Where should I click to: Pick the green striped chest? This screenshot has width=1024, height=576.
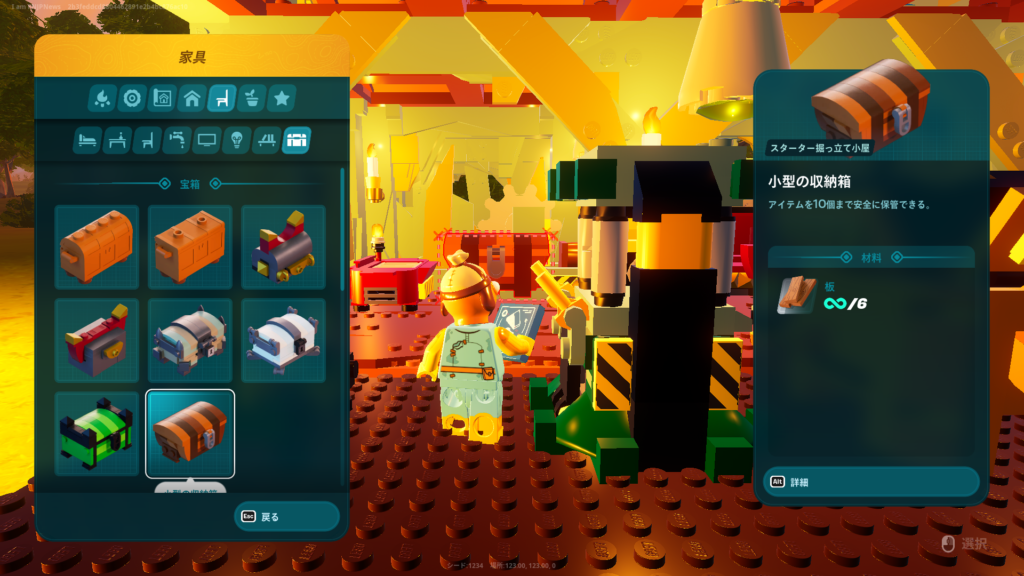[97, 433]
